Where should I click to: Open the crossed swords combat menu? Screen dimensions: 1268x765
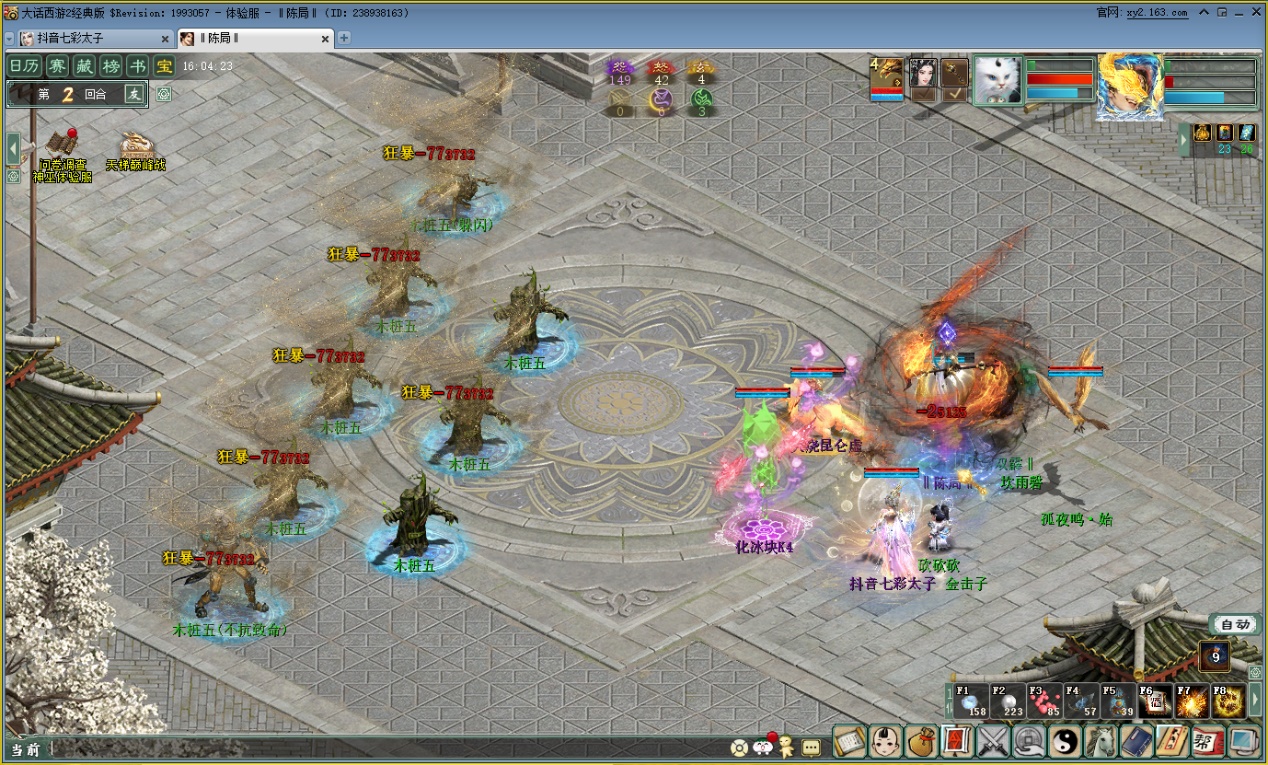click(x=994, y=741)
